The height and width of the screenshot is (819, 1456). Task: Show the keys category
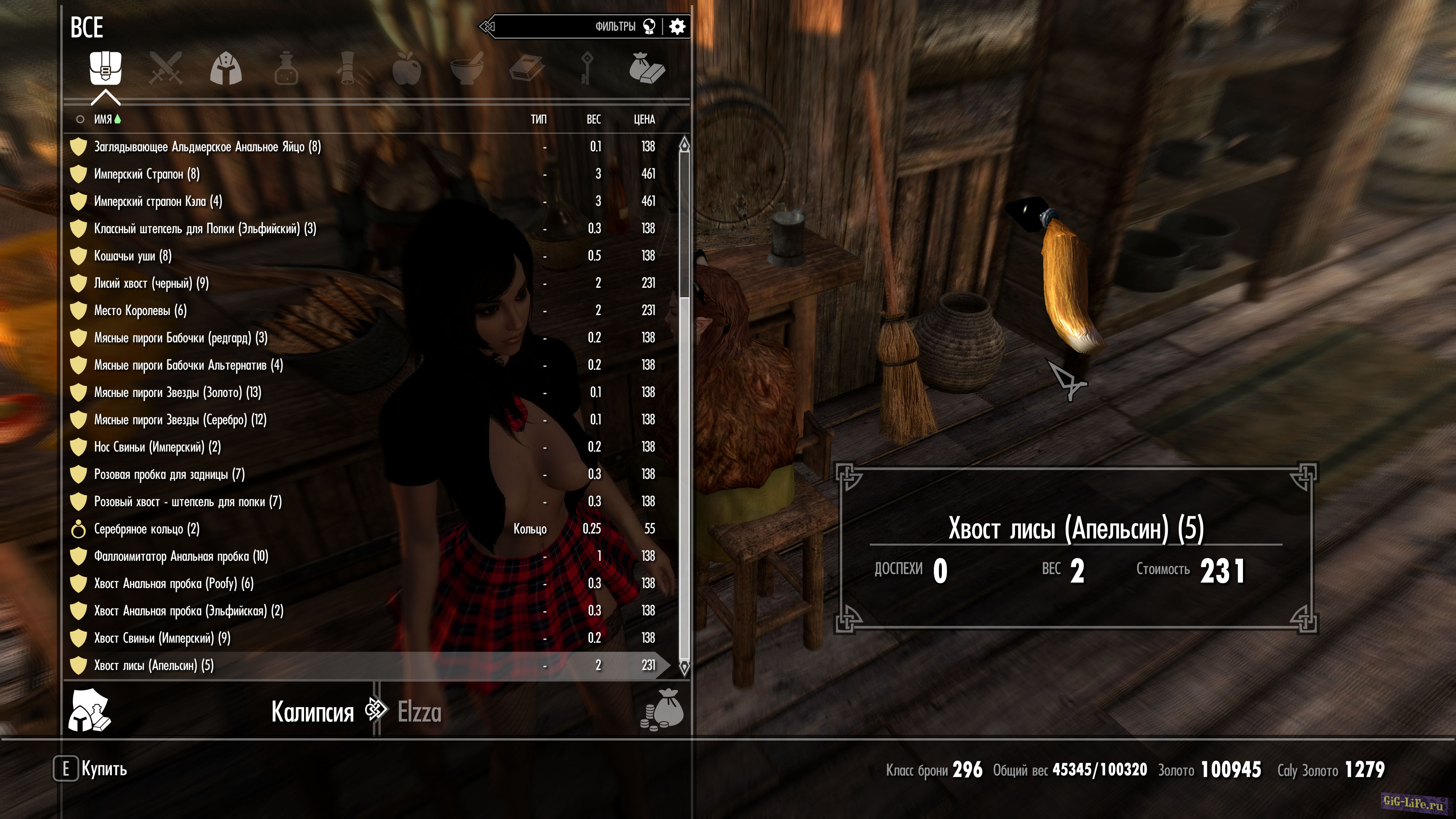[587, 68]
